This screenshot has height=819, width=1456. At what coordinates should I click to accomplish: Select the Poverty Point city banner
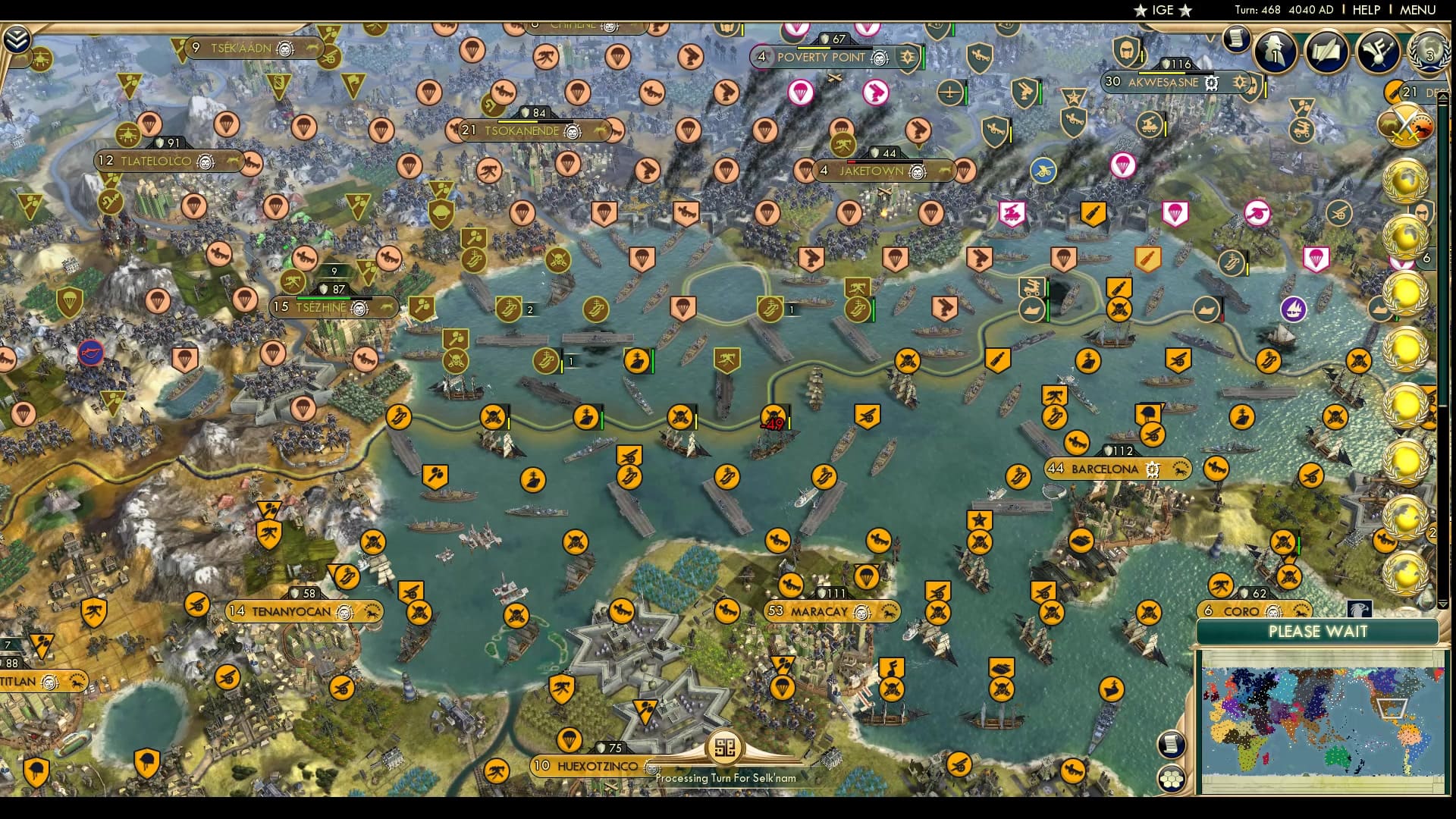click(822, 57)
